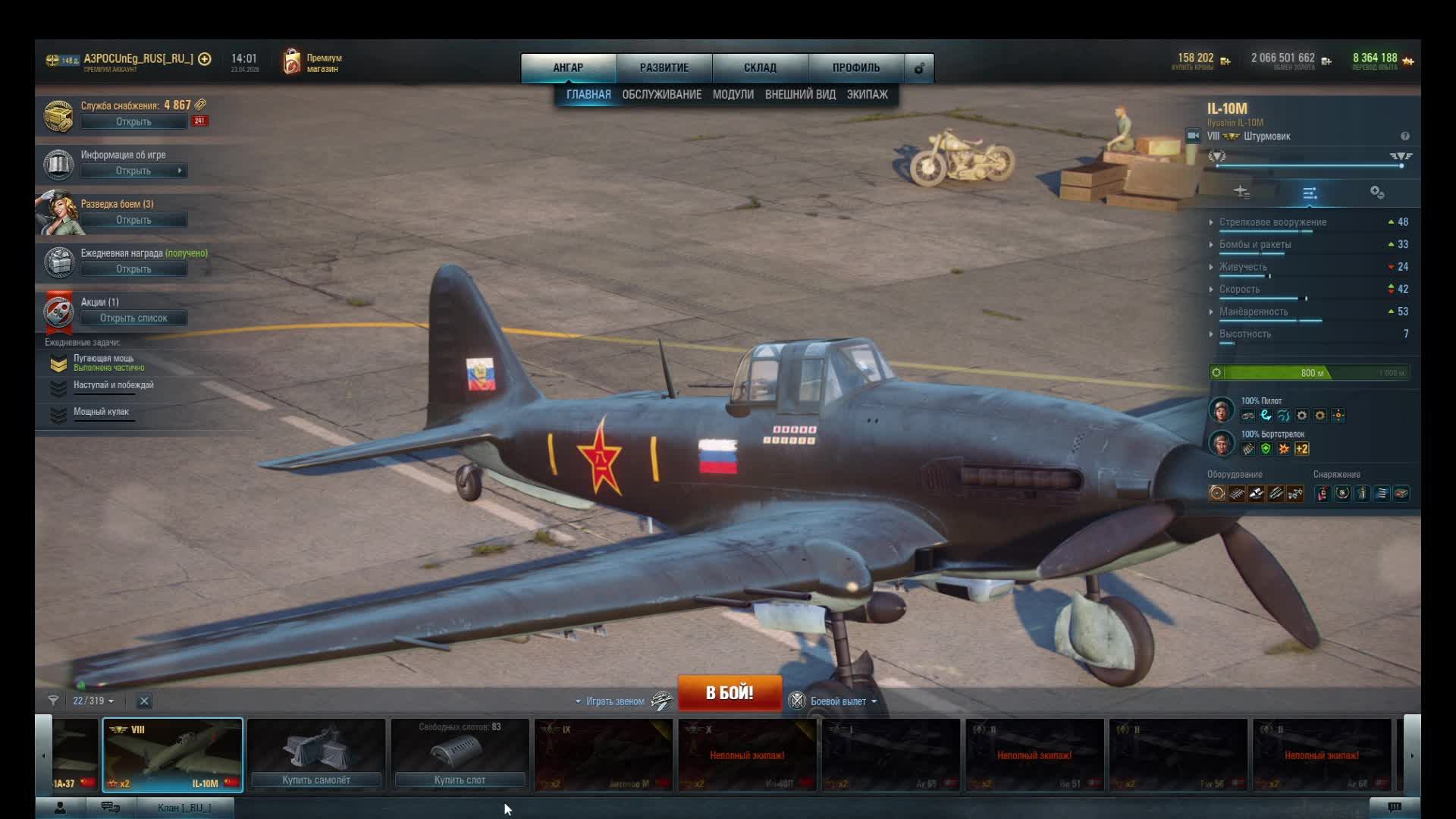Launch battle with the В БОЙ! button

point(729,692)
